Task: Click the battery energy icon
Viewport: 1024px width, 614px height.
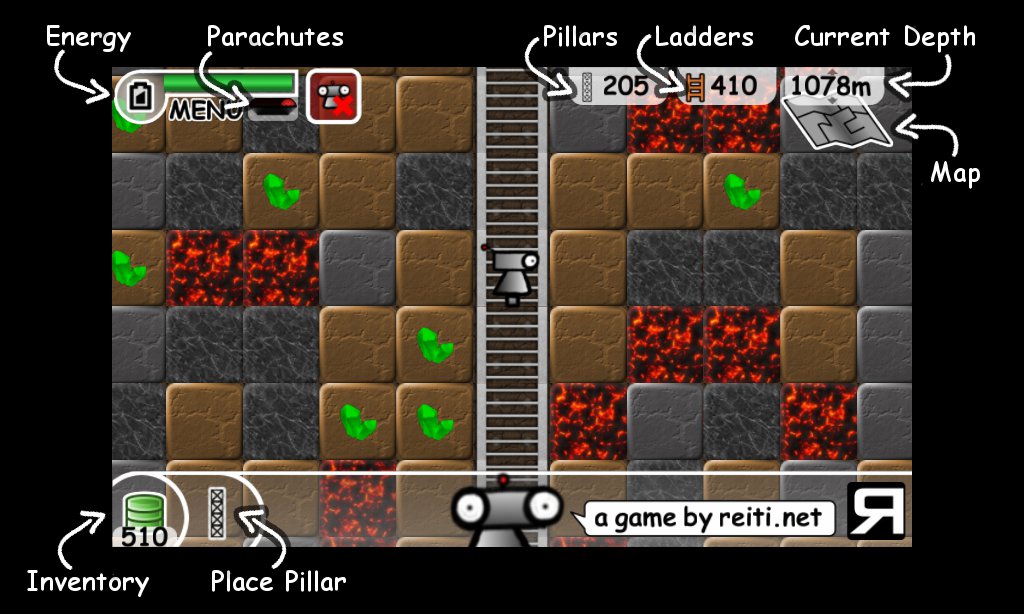Action: (x=140, y=96)
